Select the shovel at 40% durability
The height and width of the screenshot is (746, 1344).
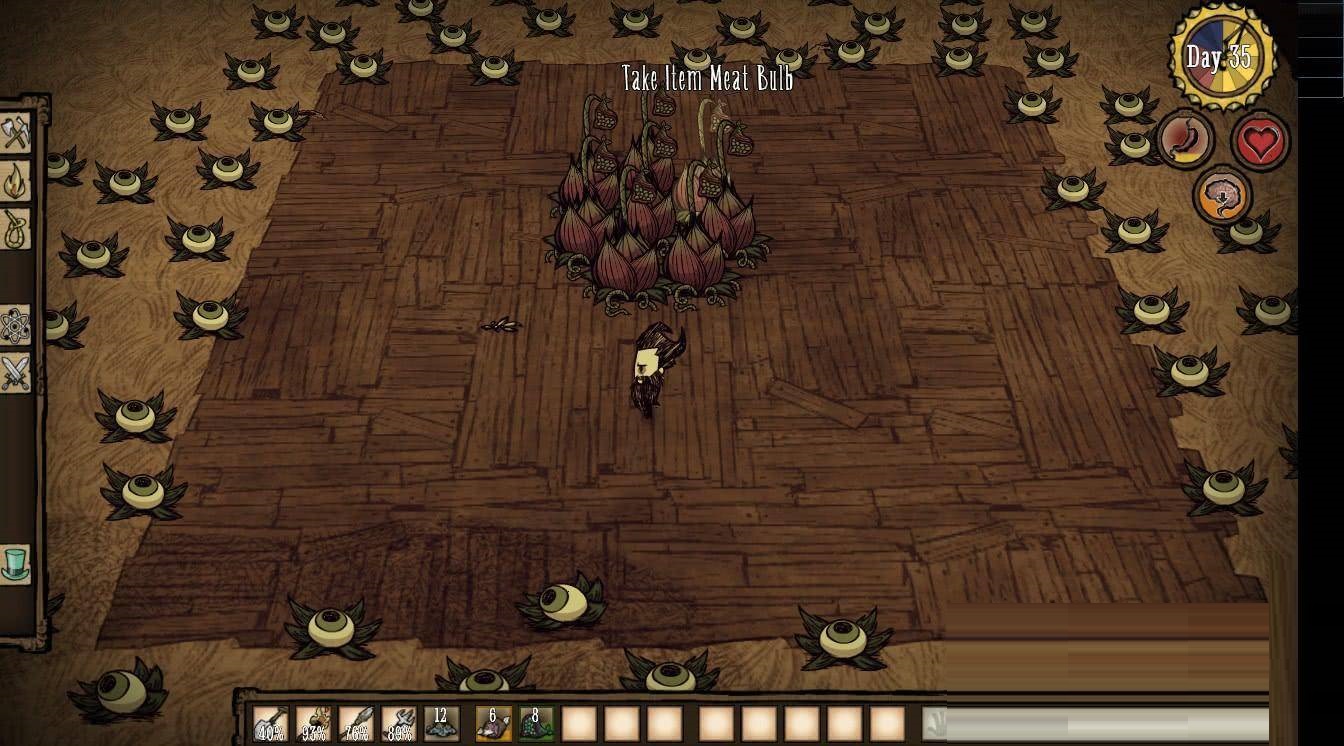click(270, 723)
